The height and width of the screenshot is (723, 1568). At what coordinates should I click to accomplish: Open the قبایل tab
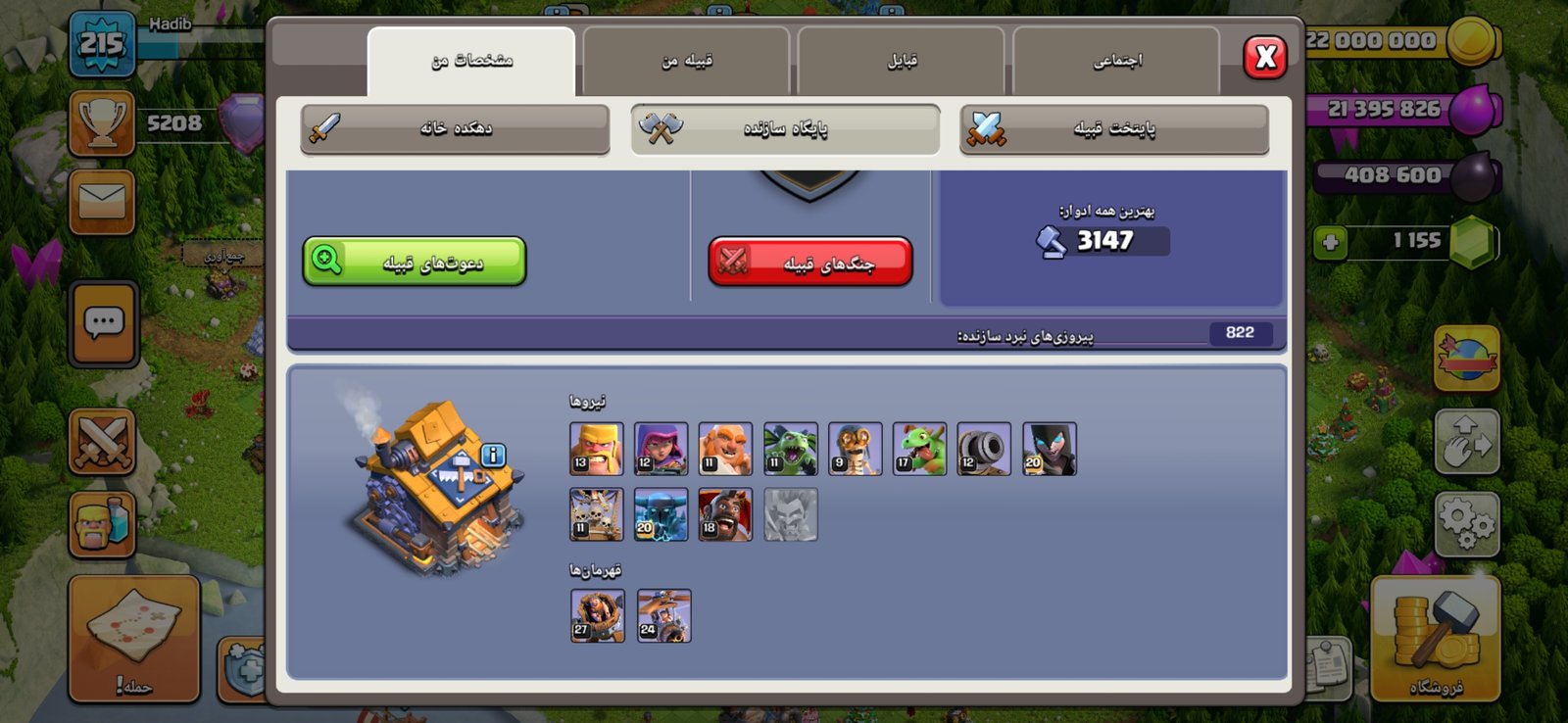(x=902, y=61)
